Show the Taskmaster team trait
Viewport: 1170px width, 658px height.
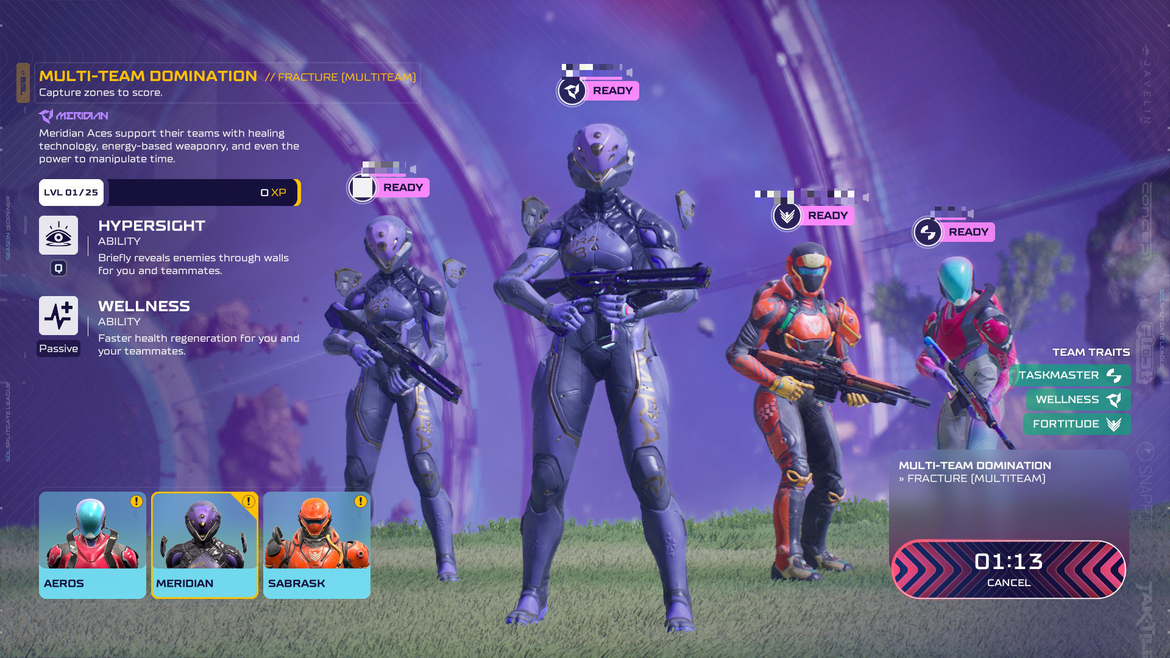(x=1070, y=375)
